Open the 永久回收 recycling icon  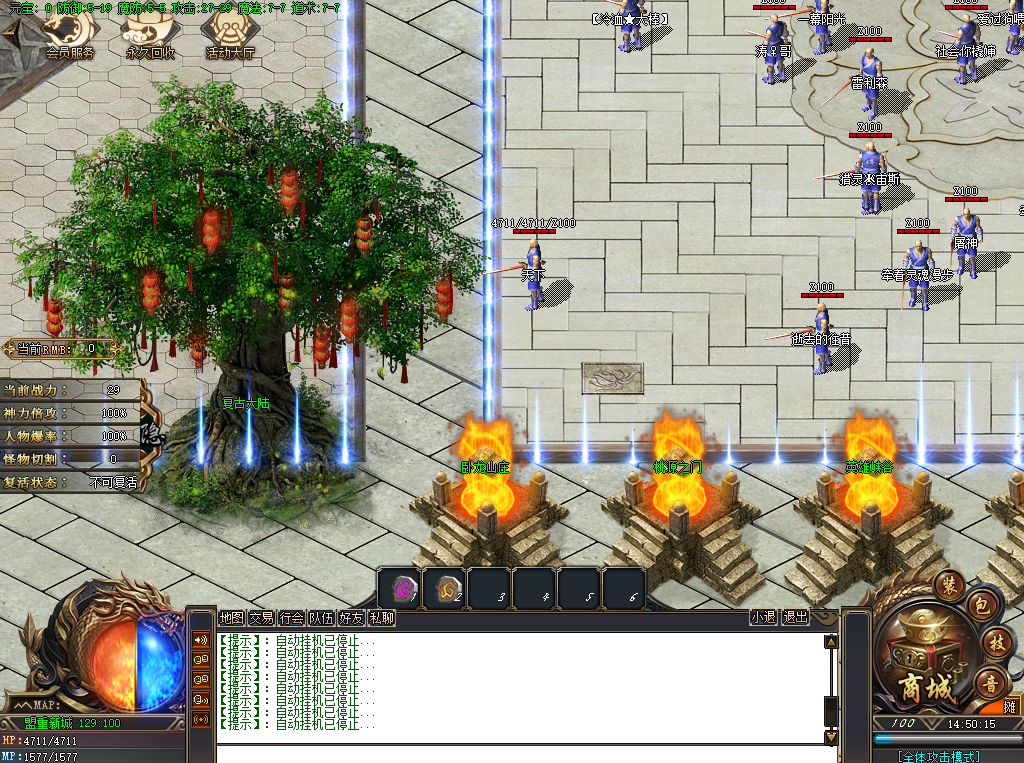click(150, 36)
